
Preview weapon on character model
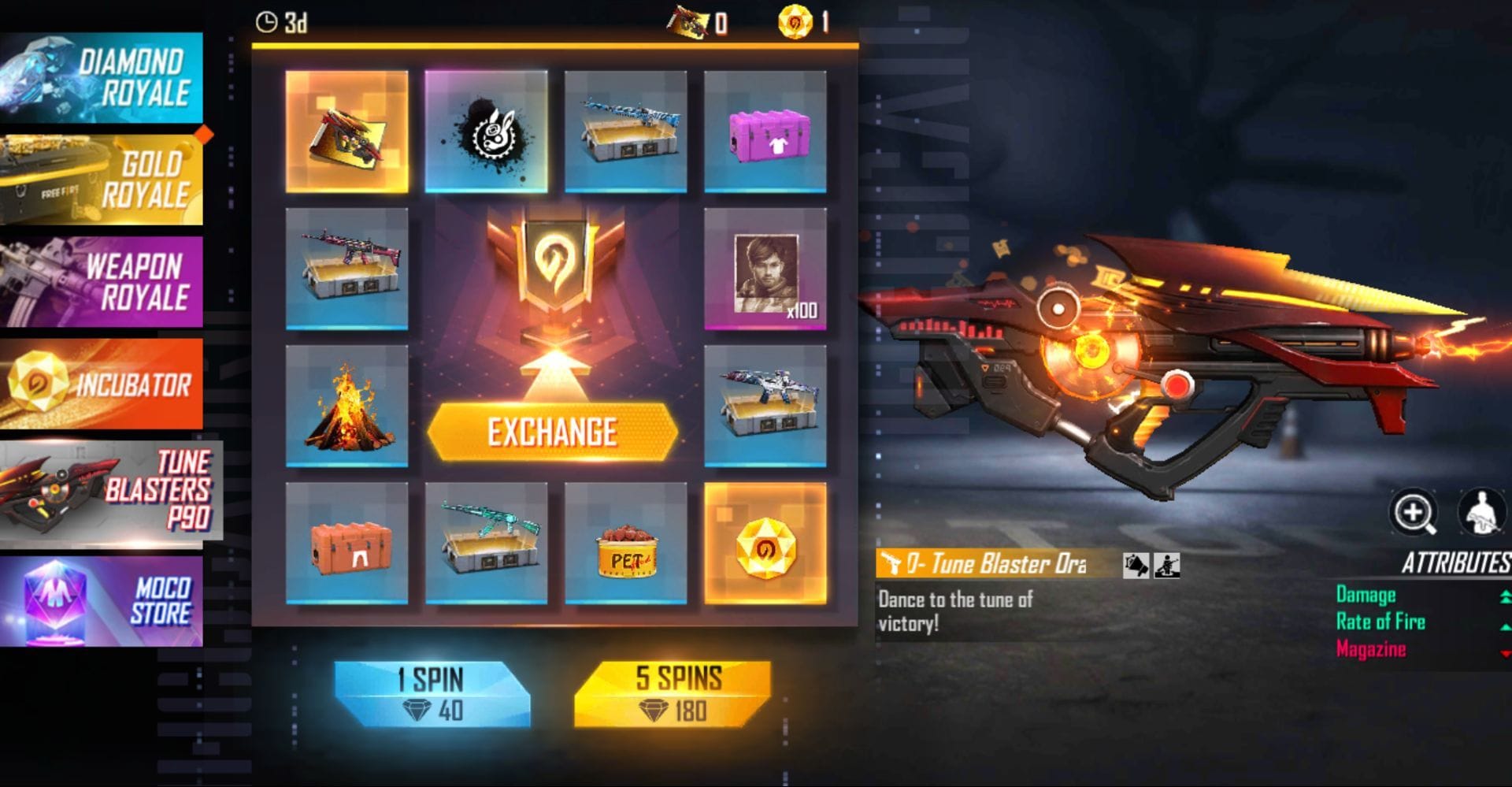click(1480, 513)
